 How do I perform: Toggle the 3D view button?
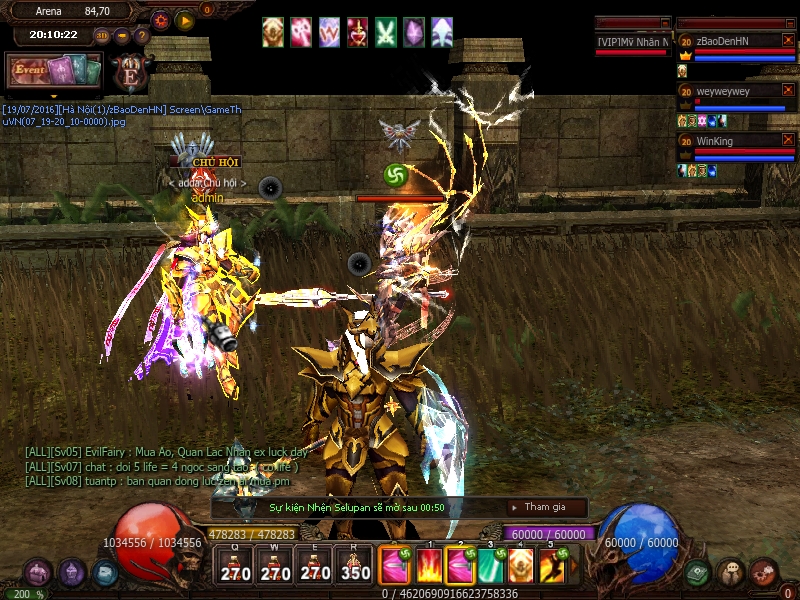click(102, 35)
